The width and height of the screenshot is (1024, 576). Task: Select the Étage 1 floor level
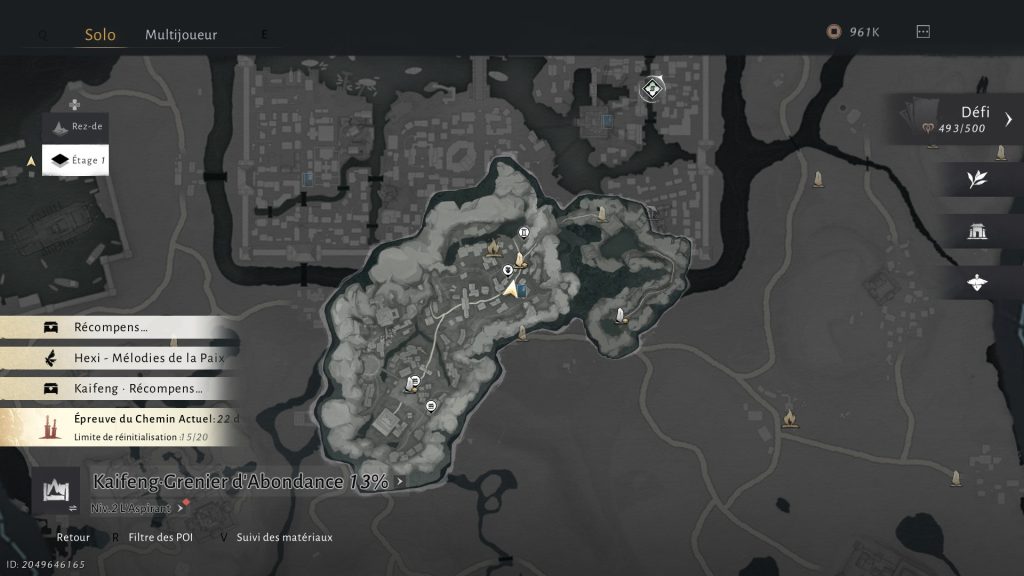tap(75, 160)
